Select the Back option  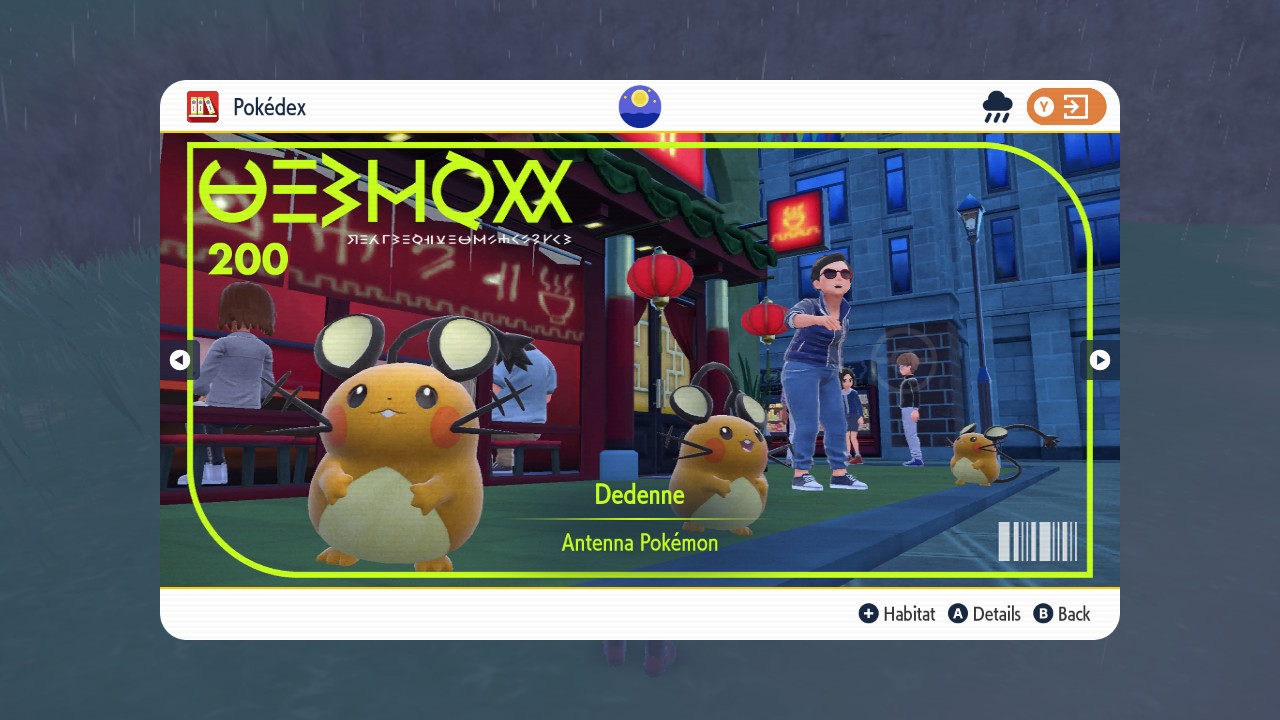tap(1073, 614)
